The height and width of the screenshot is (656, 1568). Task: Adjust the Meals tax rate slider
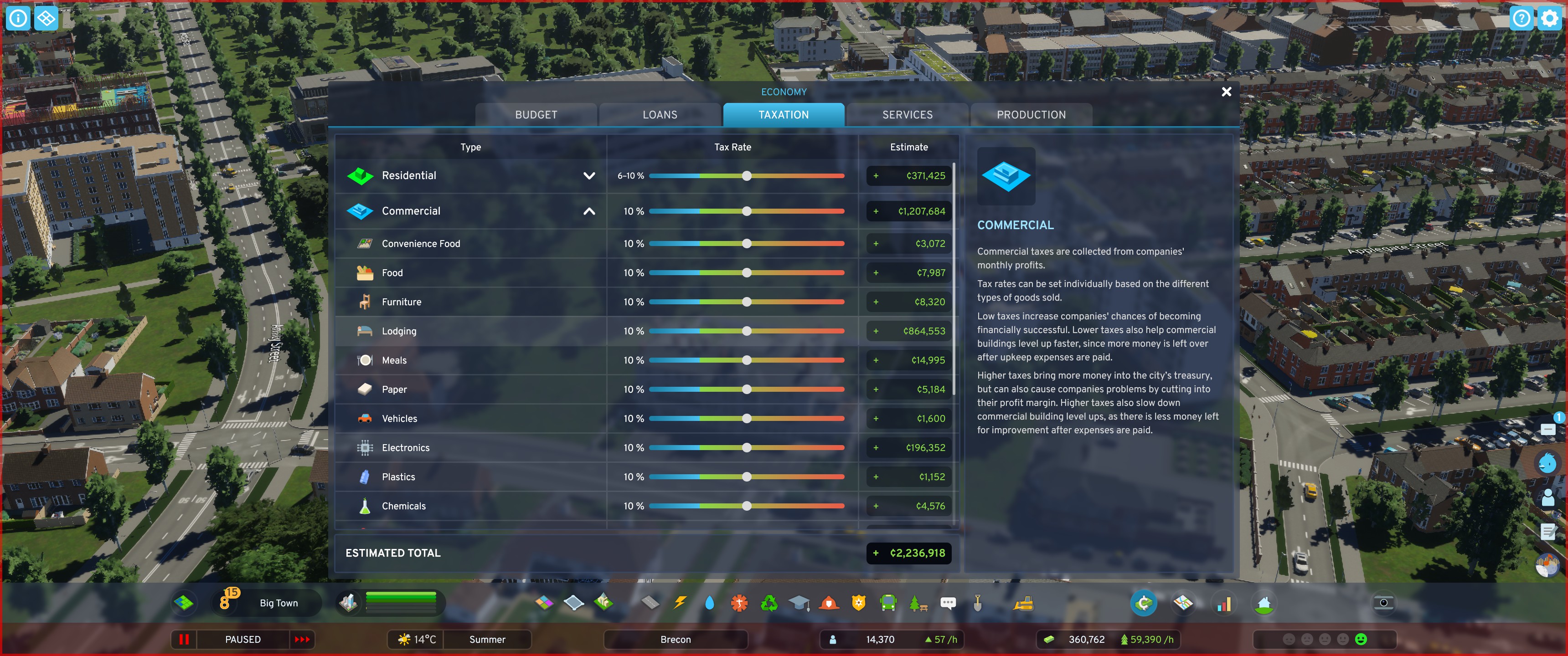747,359
